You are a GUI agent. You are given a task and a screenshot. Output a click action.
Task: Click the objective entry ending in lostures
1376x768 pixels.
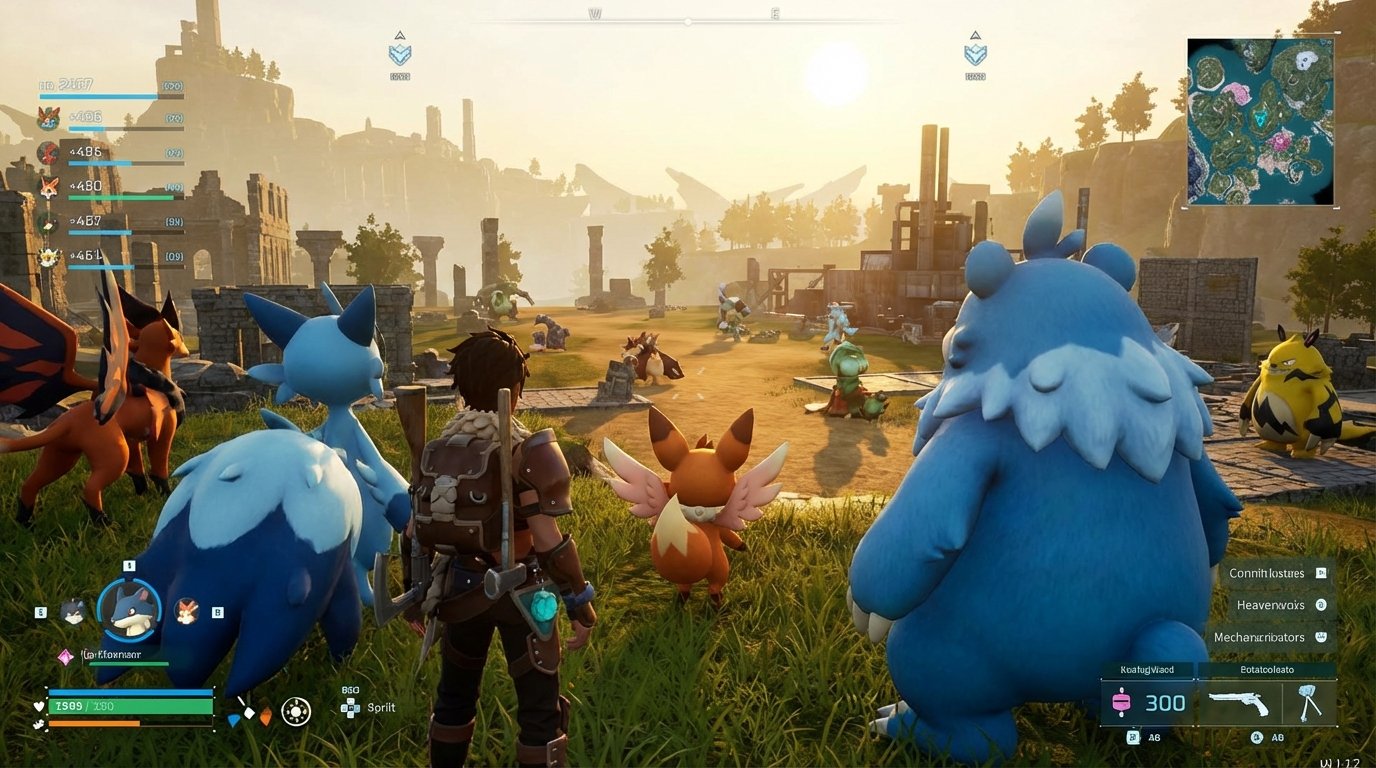tap(1266, 573)
